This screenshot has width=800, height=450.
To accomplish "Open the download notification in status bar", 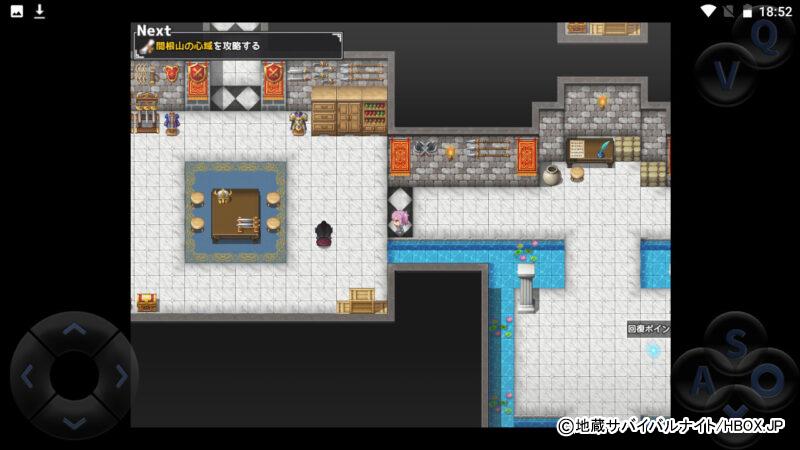I will (x=40, y=11).
